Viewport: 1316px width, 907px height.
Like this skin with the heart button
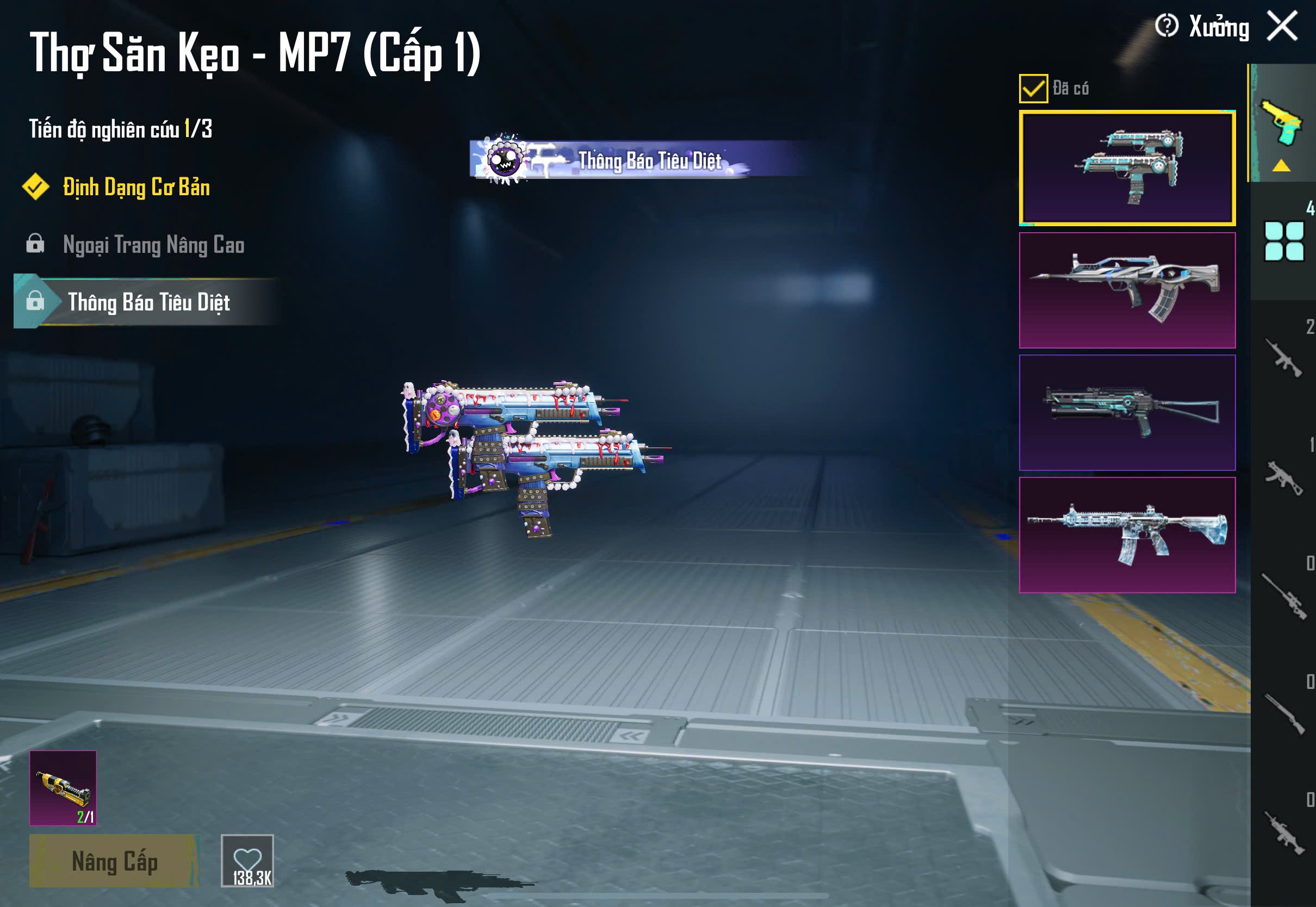(247, 860)
